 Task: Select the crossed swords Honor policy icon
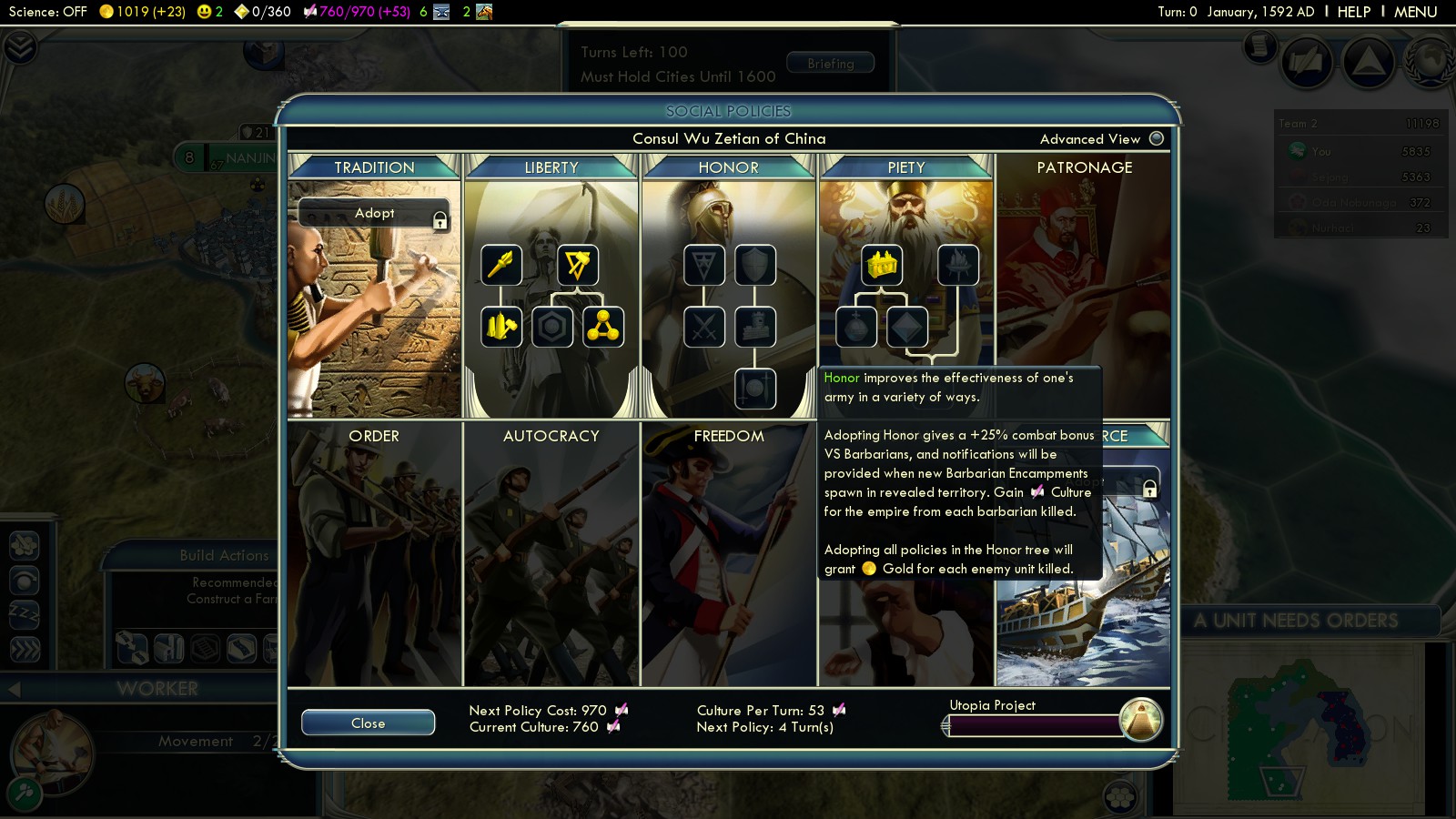click(704, 328)
